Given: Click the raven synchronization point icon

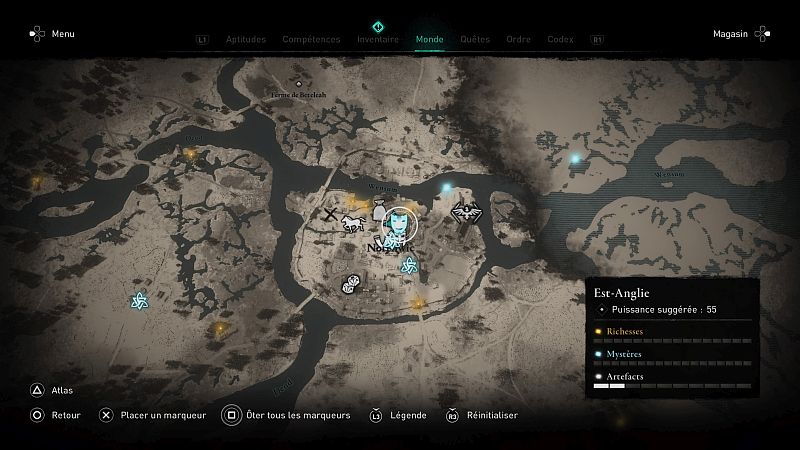Looking at the screenshot, I should [x=463, y=212].
